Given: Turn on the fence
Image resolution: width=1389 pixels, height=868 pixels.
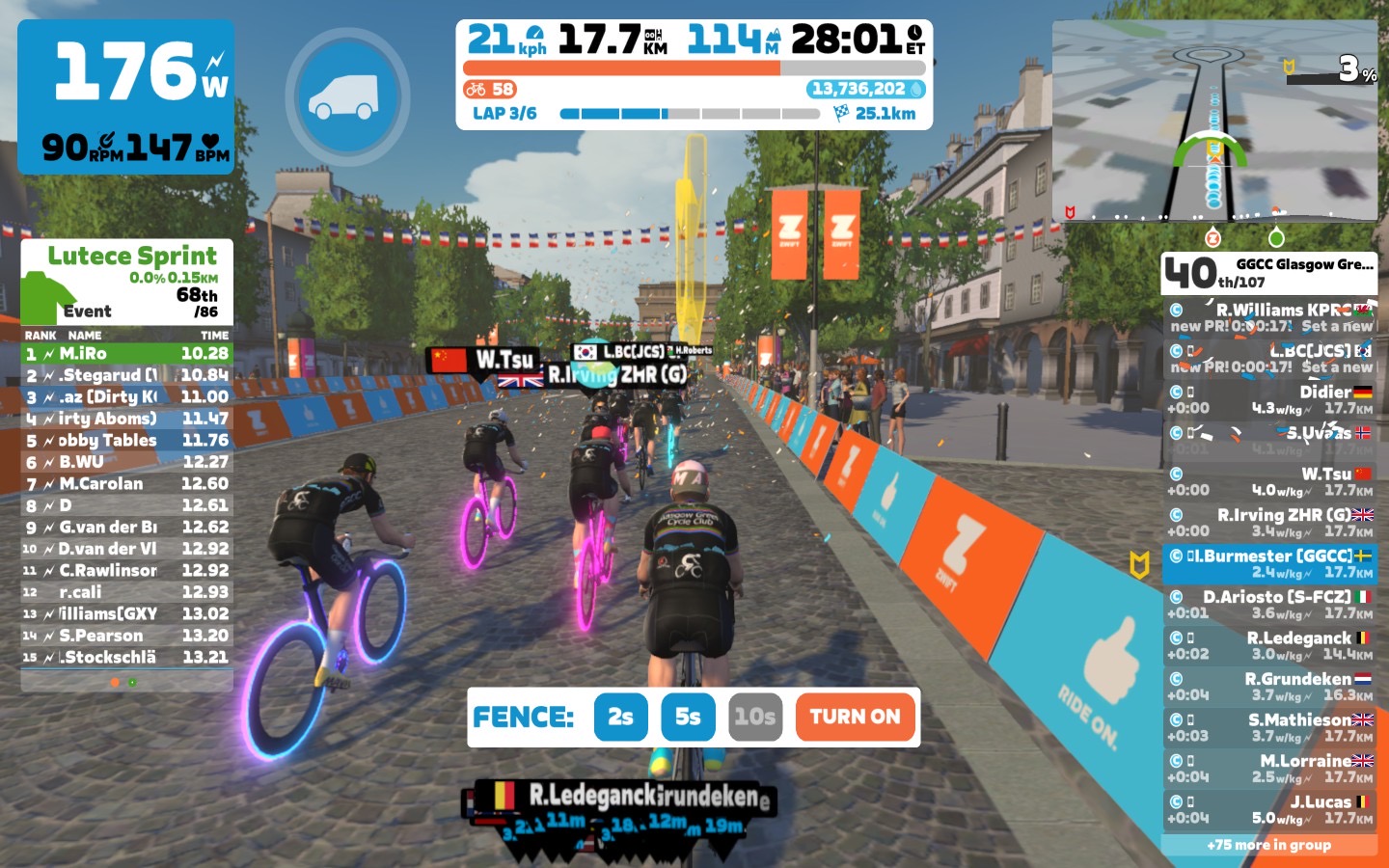Looking at the screenshot, I should (855, 717).
